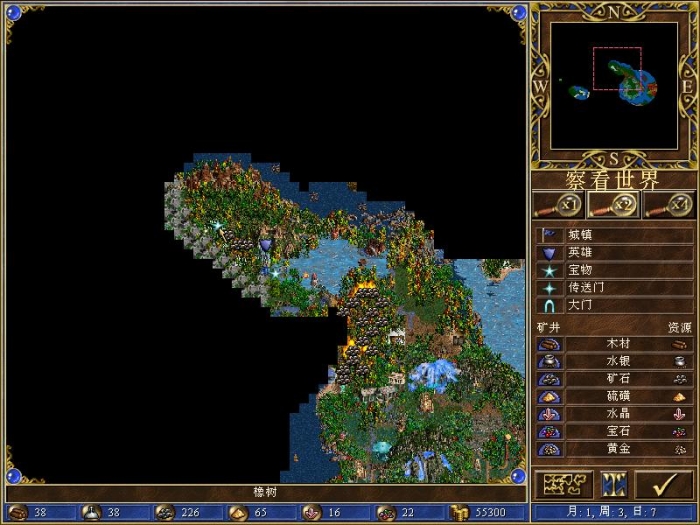Set the world view zoom to x1

click(x=559, y=205)
